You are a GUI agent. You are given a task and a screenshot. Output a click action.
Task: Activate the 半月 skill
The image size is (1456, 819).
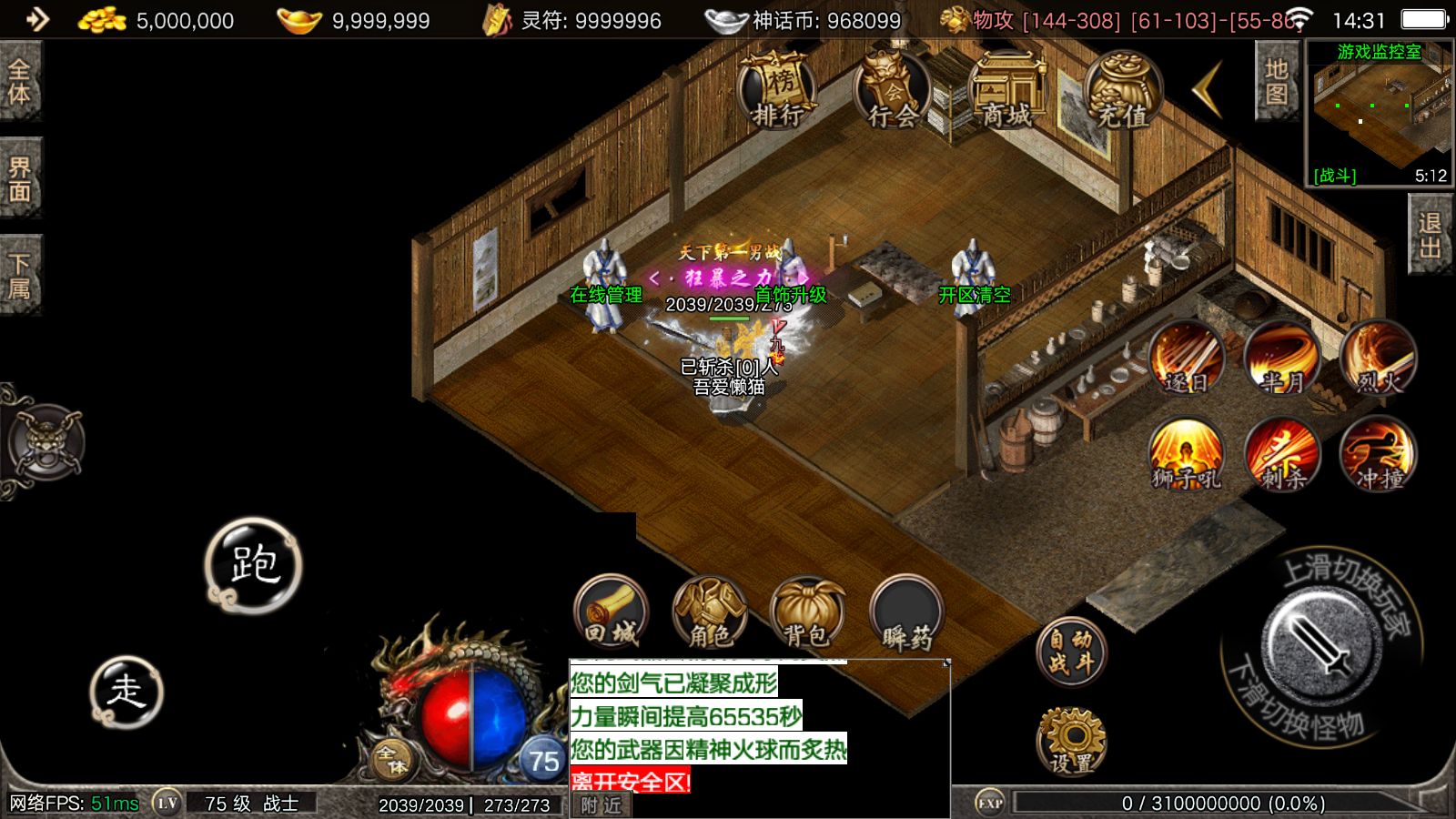pyautogui.click(x=1282, y=358)
